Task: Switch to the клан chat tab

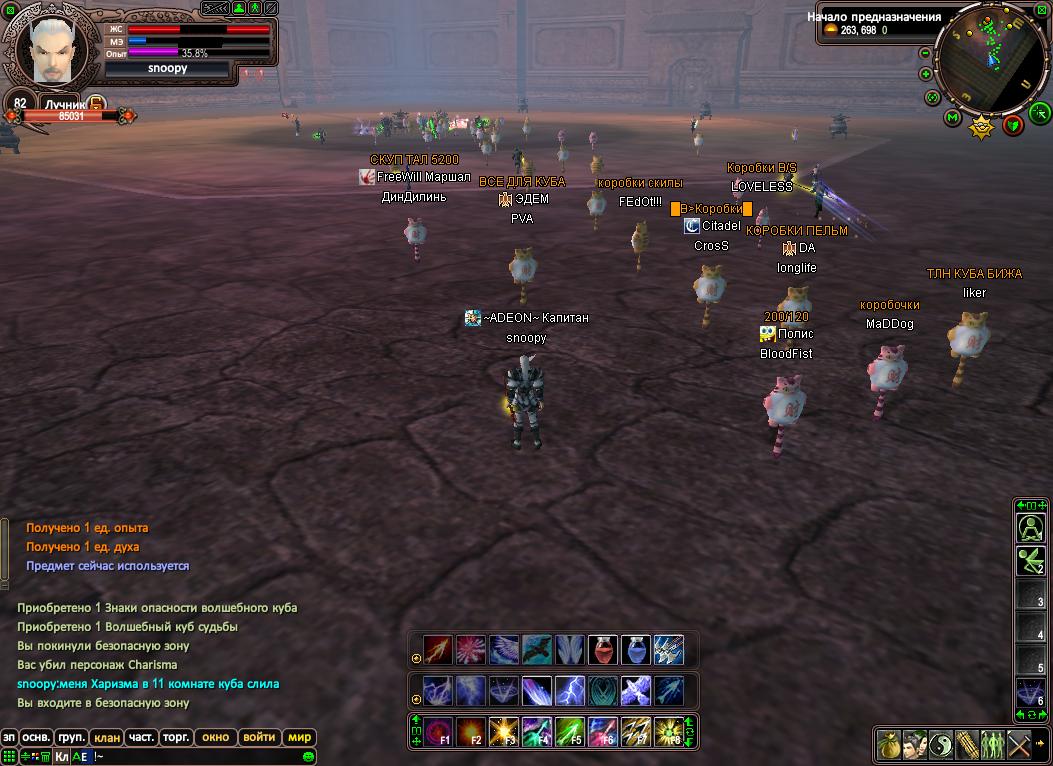Action: (x=107, y=738)
